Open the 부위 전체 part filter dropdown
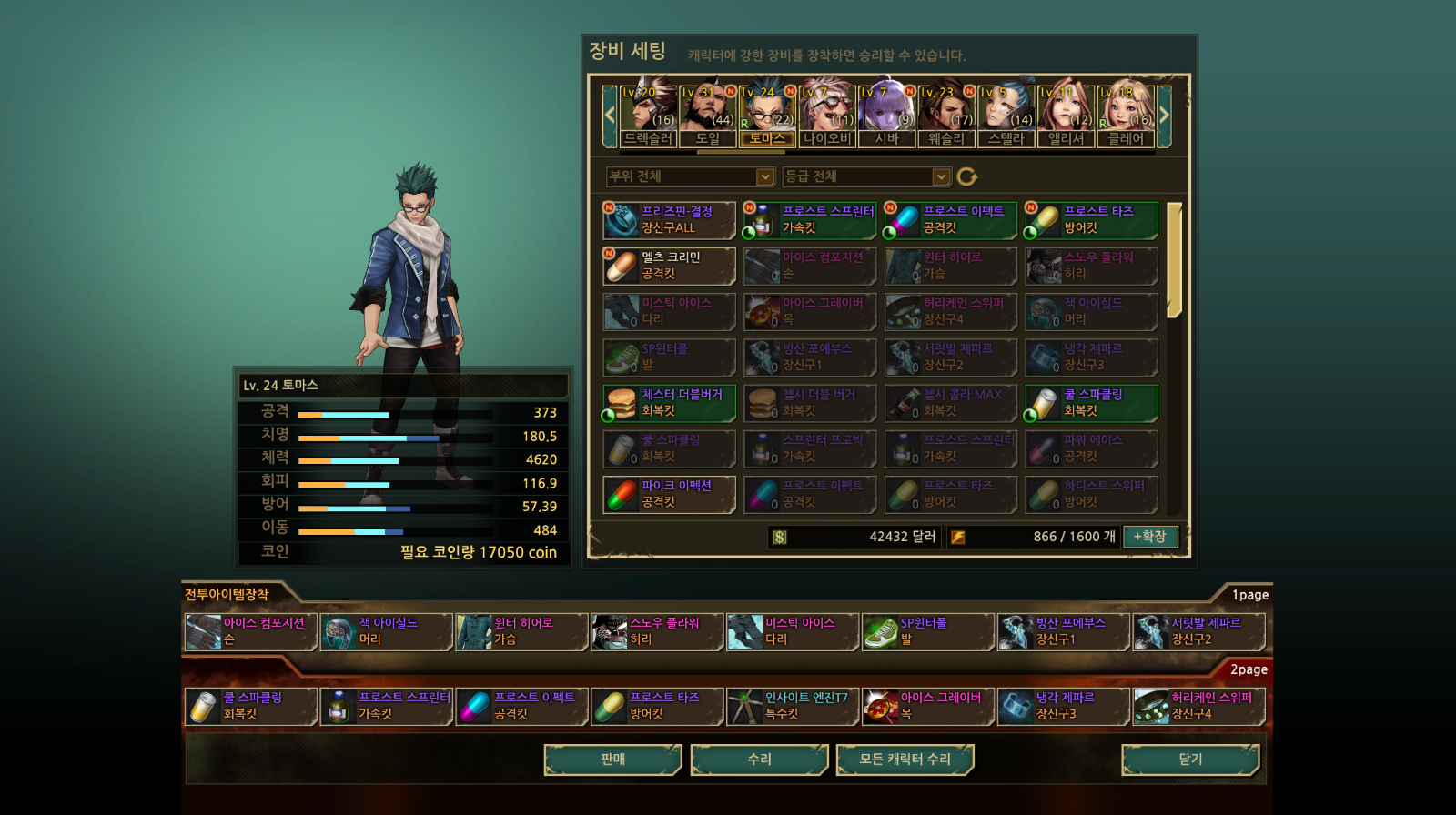 pyautogui.click(x=691, y=176)
